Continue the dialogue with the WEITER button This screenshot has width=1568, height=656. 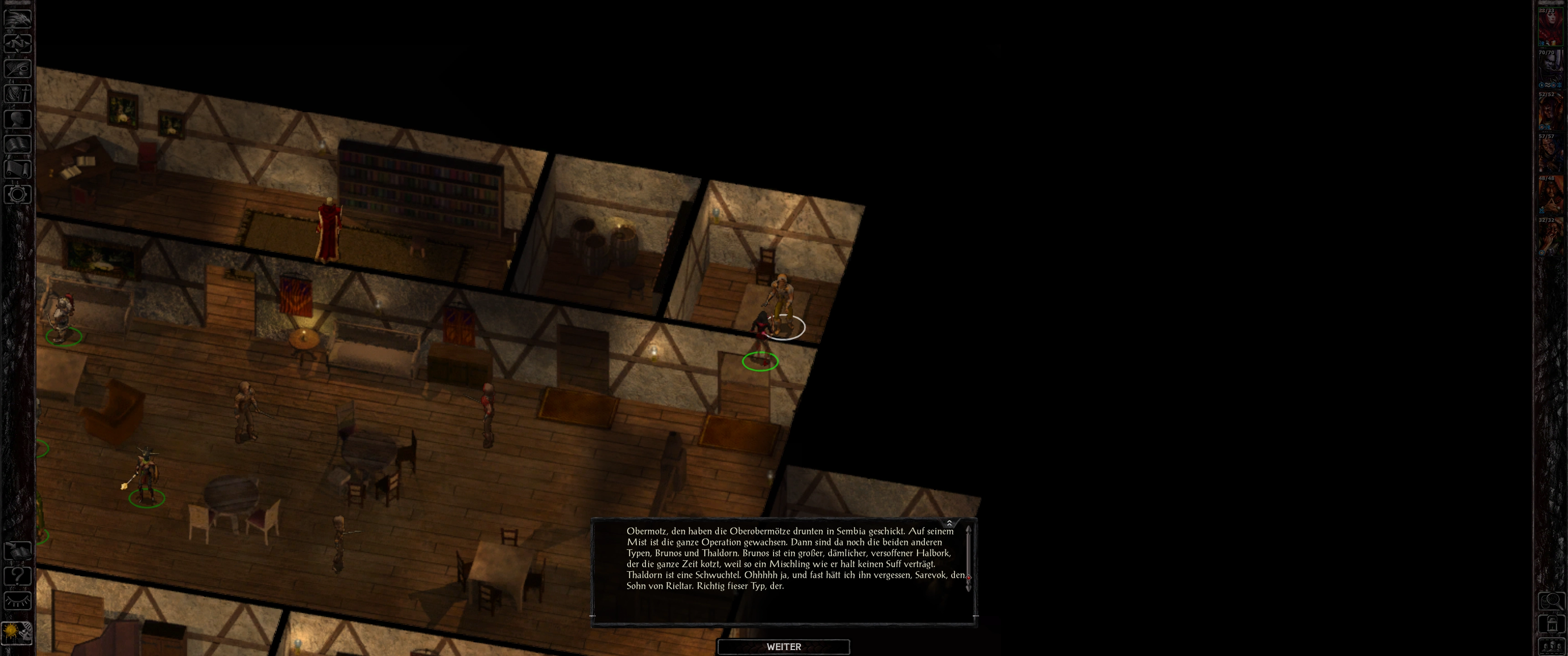784,647
